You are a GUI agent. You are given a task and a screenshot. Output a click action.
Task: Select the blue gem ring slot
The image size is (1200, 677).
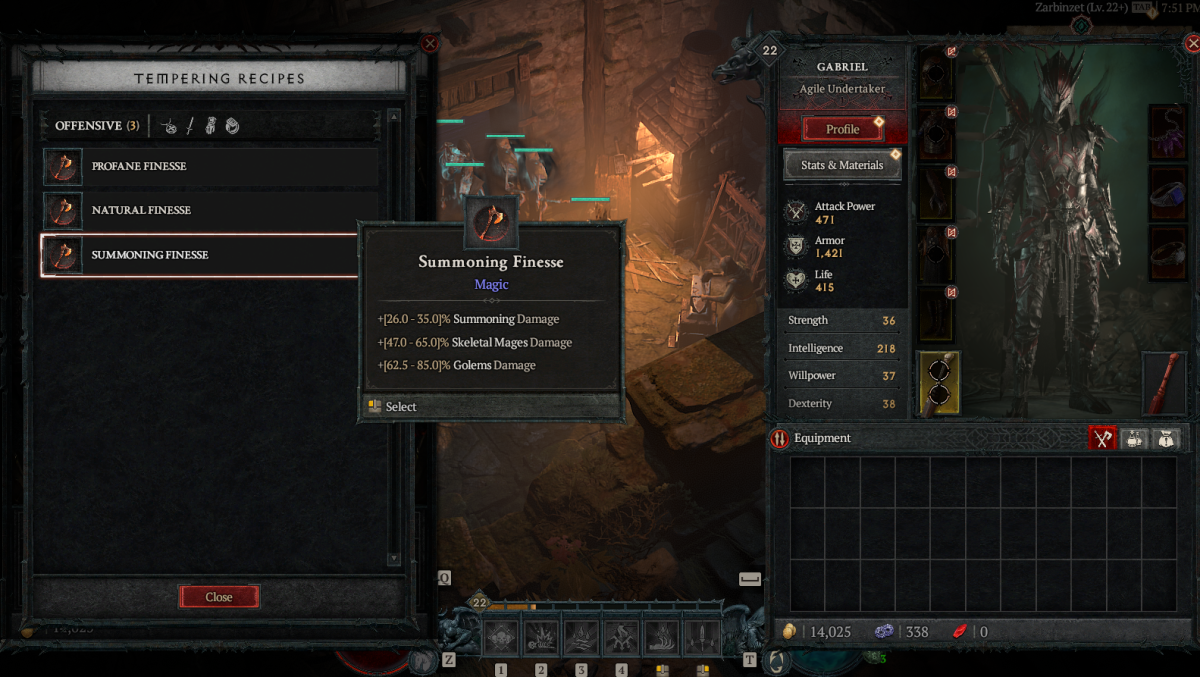(1167, 190)
